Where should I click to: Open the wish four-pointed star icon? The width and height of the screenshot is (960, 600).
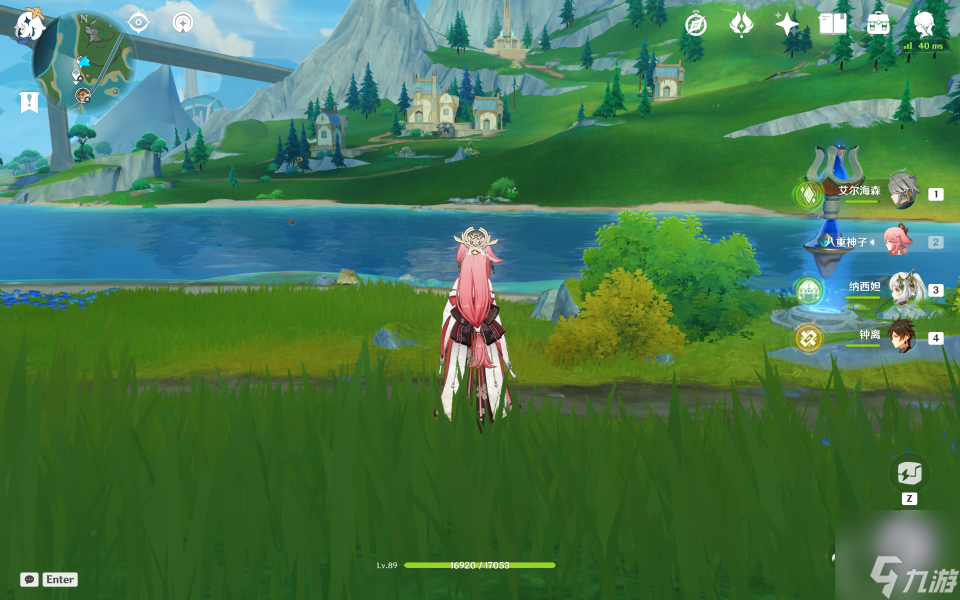tap(787, 24)
